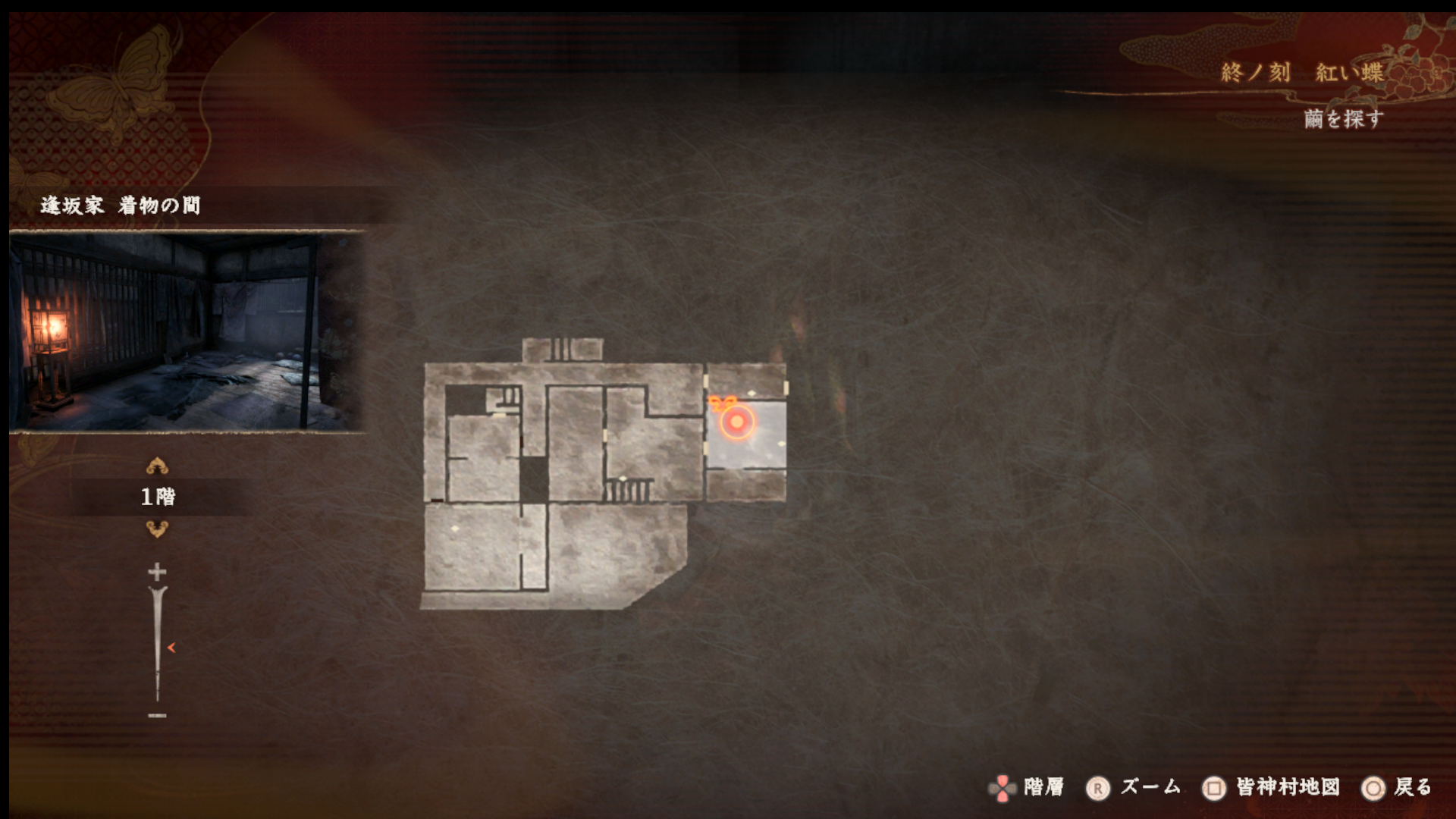Go down a floor with the lower floor arrow
The width and height of the screenshot is (1456, 819).
(x=157, y=529)
